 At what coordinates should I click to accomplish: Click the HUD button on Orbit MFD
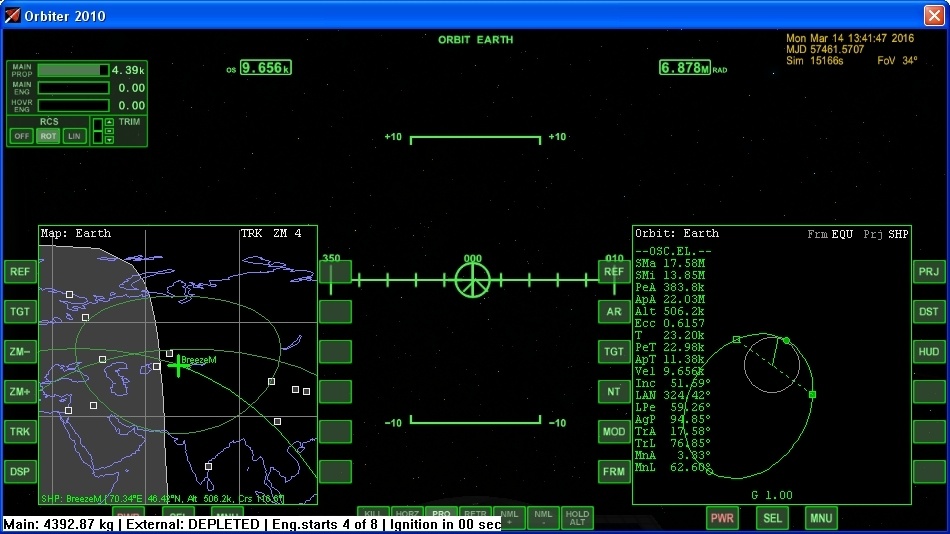[929, 351]
